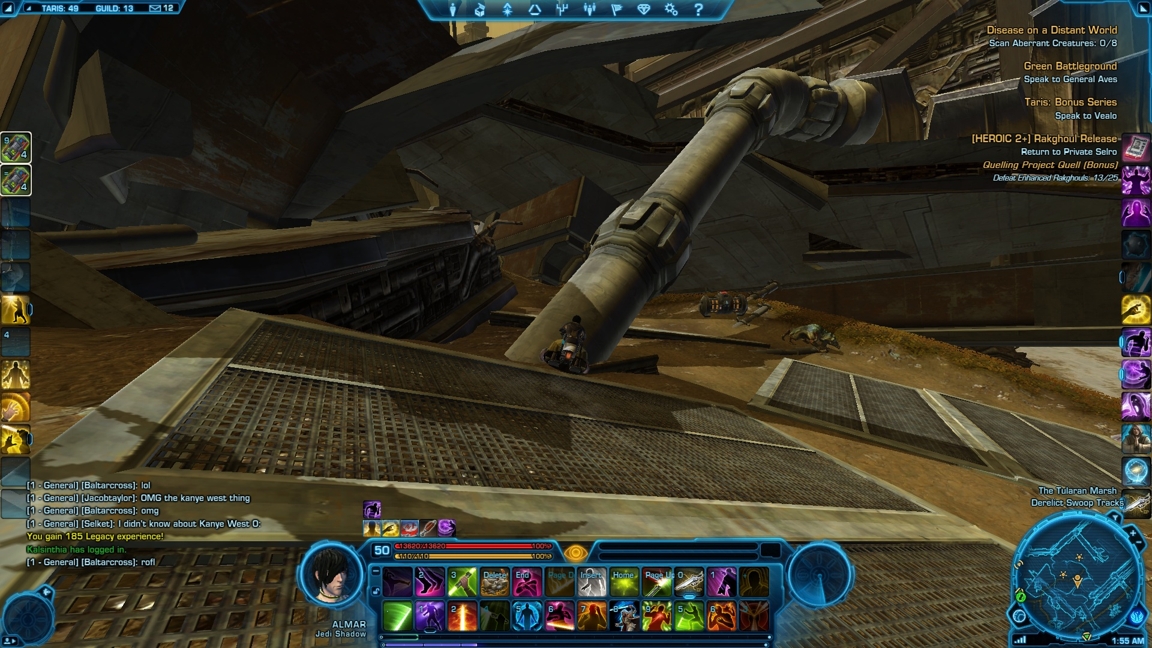Select the Taris: Bonus Series quest entry
The height and width of the screenshot is (648, 1152).
coord(1069,102)
